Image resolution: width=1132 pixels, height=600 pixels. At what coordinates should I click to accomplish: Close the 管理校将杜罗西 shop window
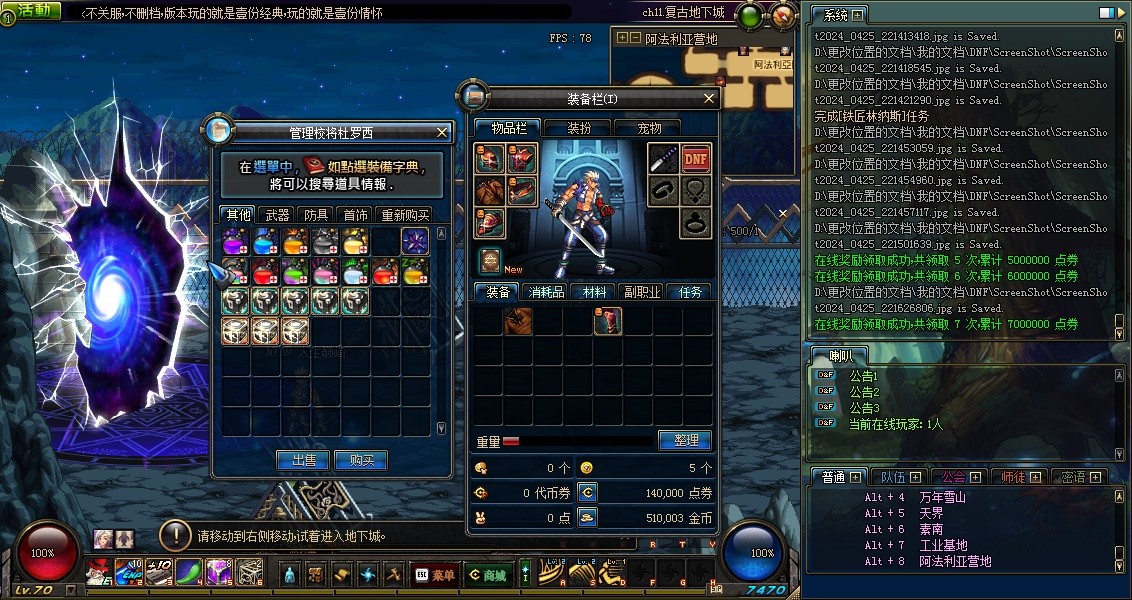pyautogui.click(x=443, y=132)
